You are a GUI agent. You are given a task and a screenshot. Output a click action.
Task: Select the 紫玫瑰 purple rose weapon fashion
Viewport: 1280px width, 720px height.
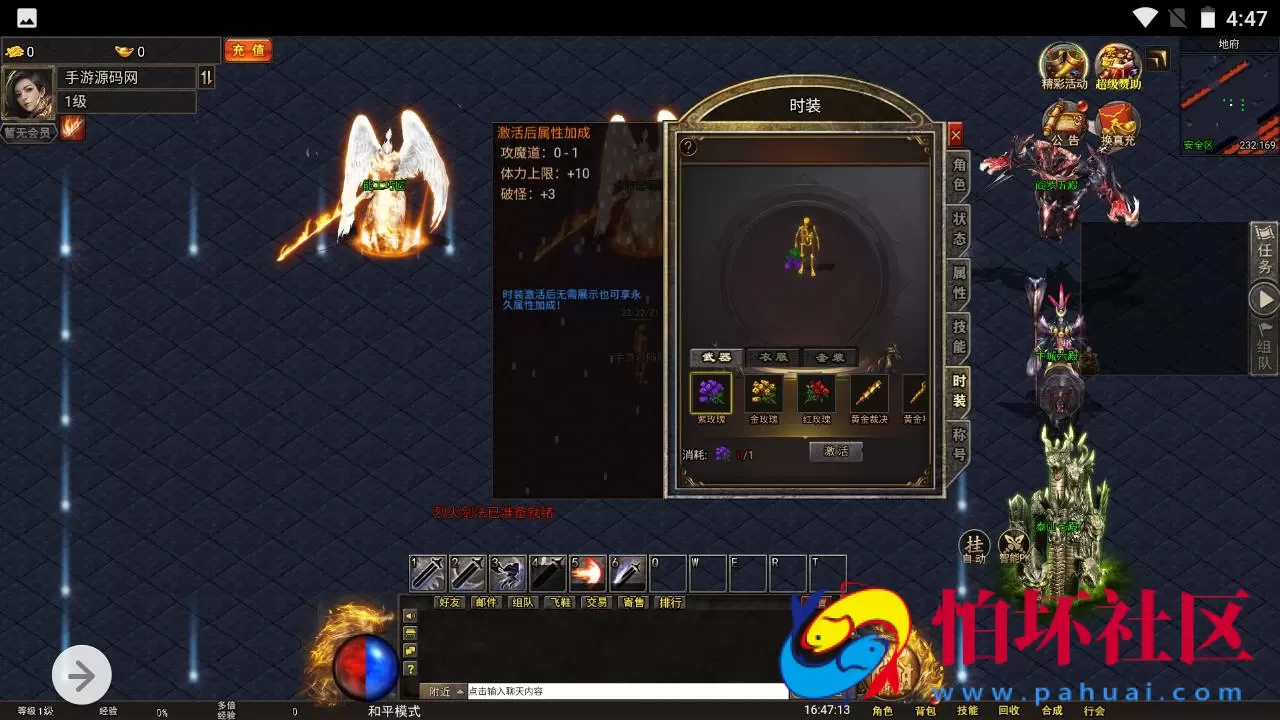[x=711, y=392]
